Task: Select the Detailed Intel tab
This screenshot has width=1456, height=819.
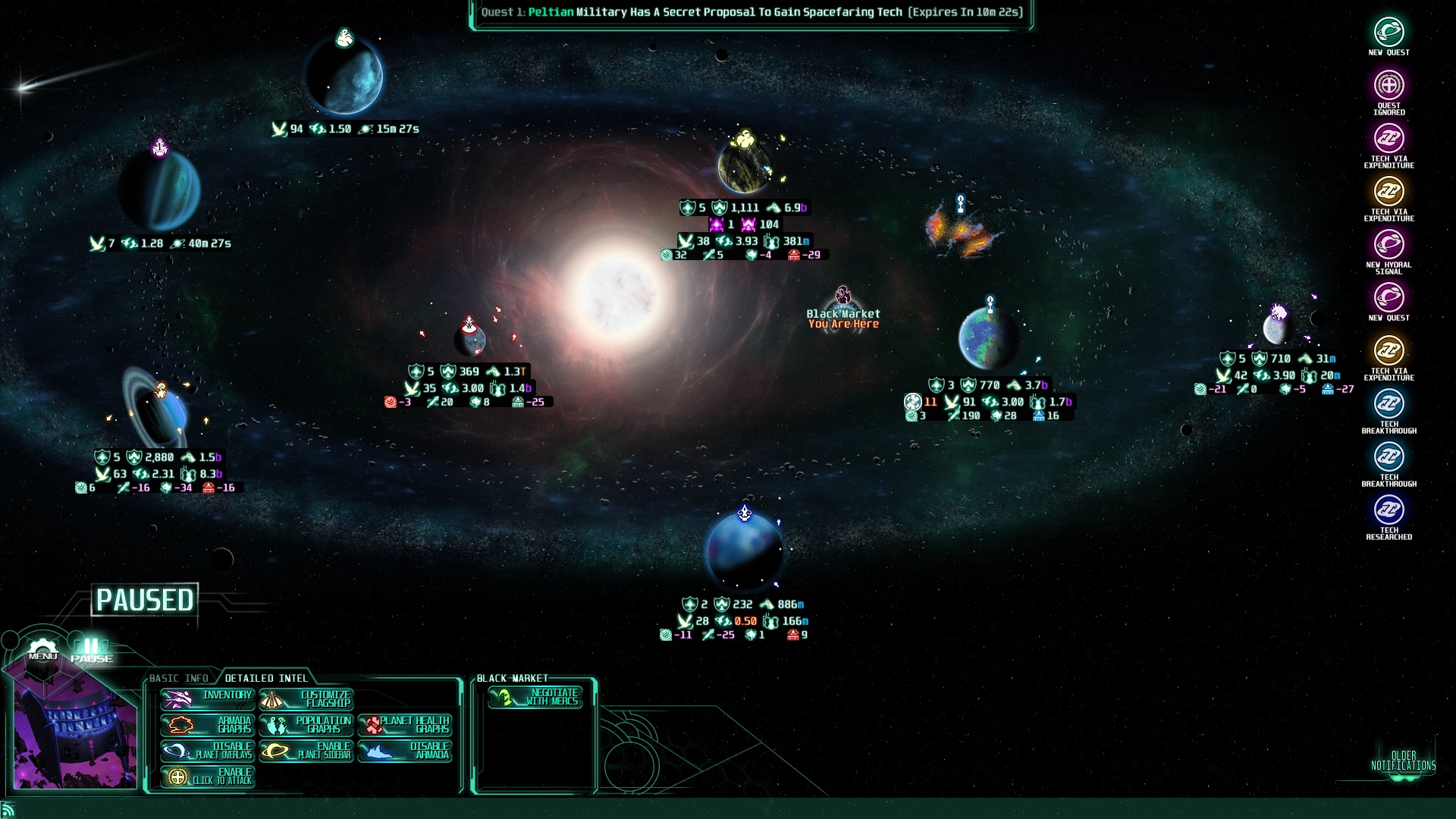Action: click(x=266, y=678)
